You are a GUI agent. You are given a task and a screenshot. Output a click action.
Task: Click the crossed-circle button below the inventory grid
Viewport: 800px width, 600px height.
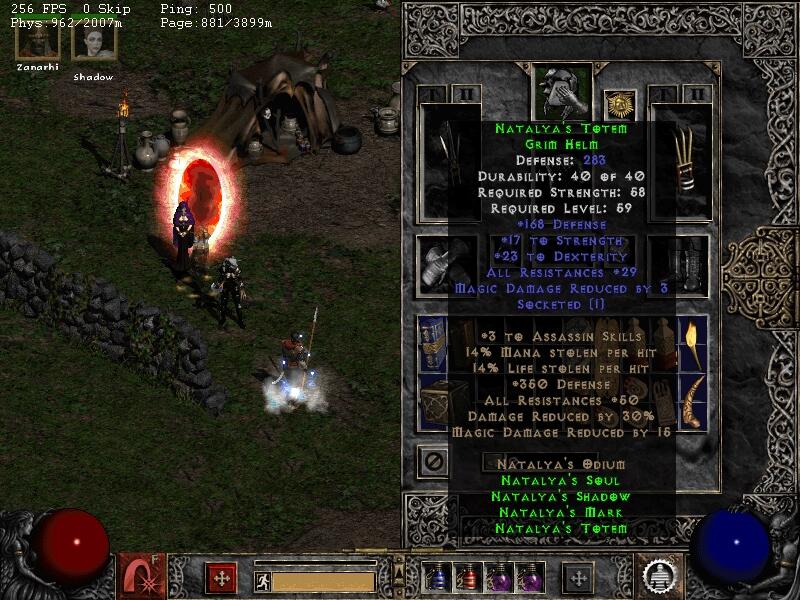432,461
